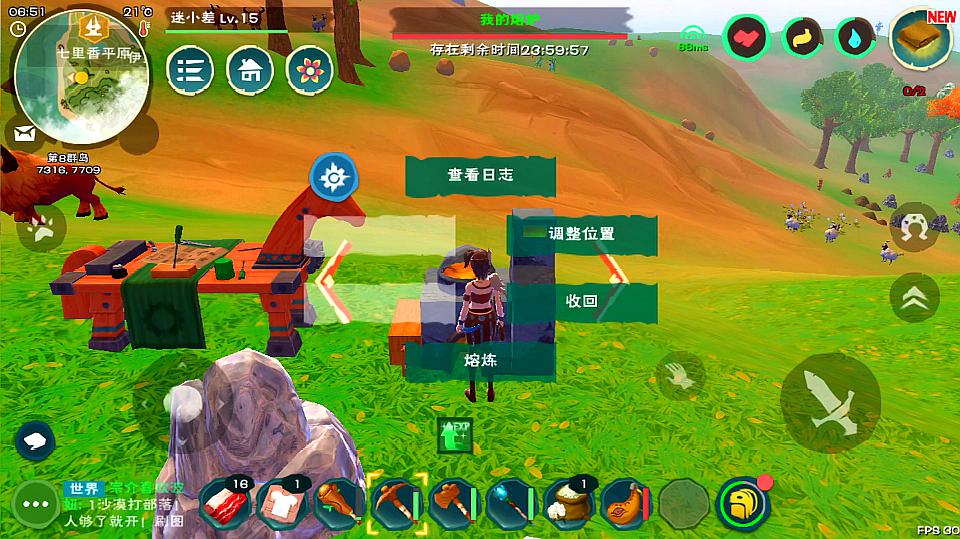Screen dimensions: 960x539
Task: Tap the speech bubble chat icon
Action: click(34, 440)
